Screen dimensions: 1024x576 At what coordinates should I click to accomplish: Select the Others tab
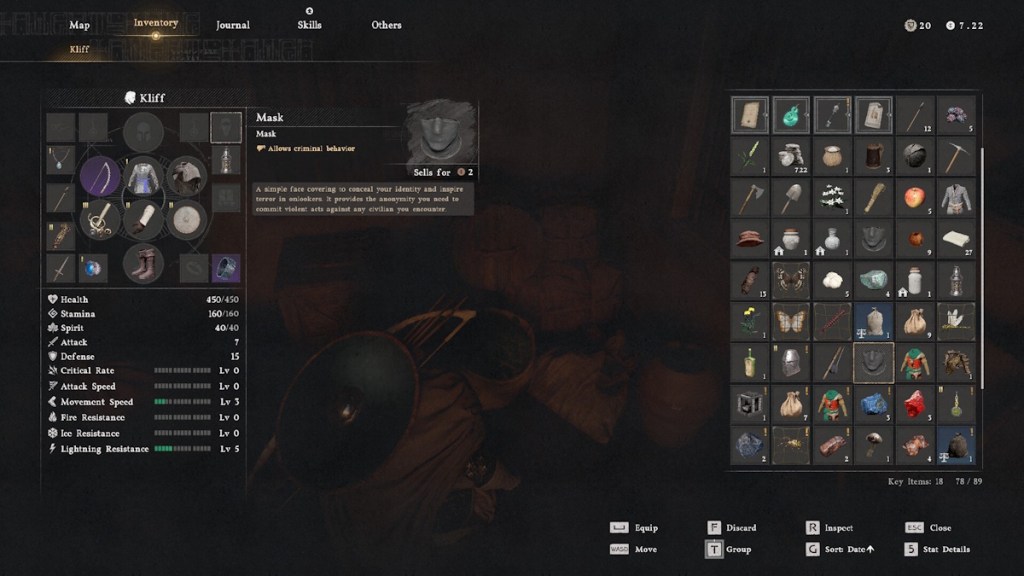pyautogui.click(x=386, y=25)
